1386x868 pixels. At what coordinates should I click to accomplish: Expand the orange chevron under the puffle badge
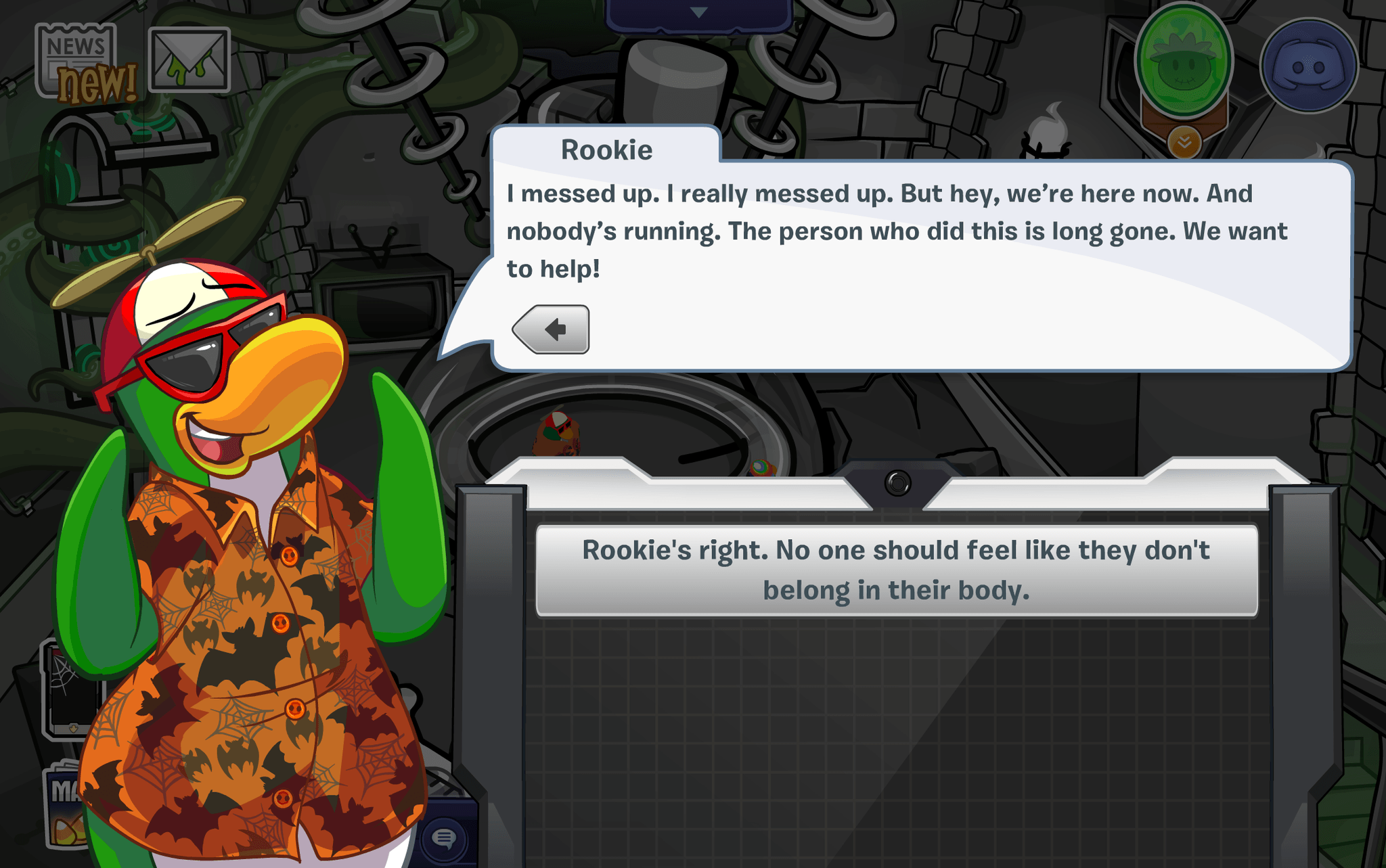1184,142
